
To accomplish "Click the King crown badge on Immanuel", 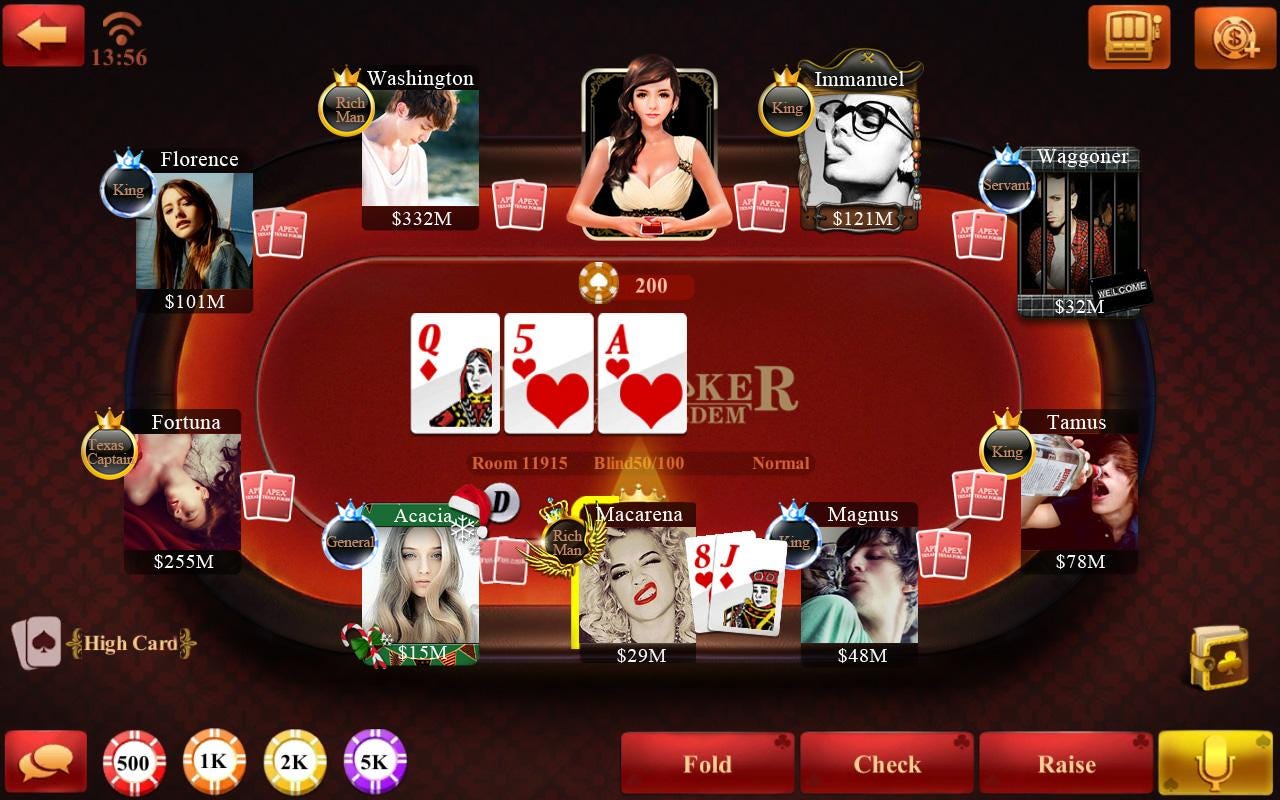I will click(786, 107).
